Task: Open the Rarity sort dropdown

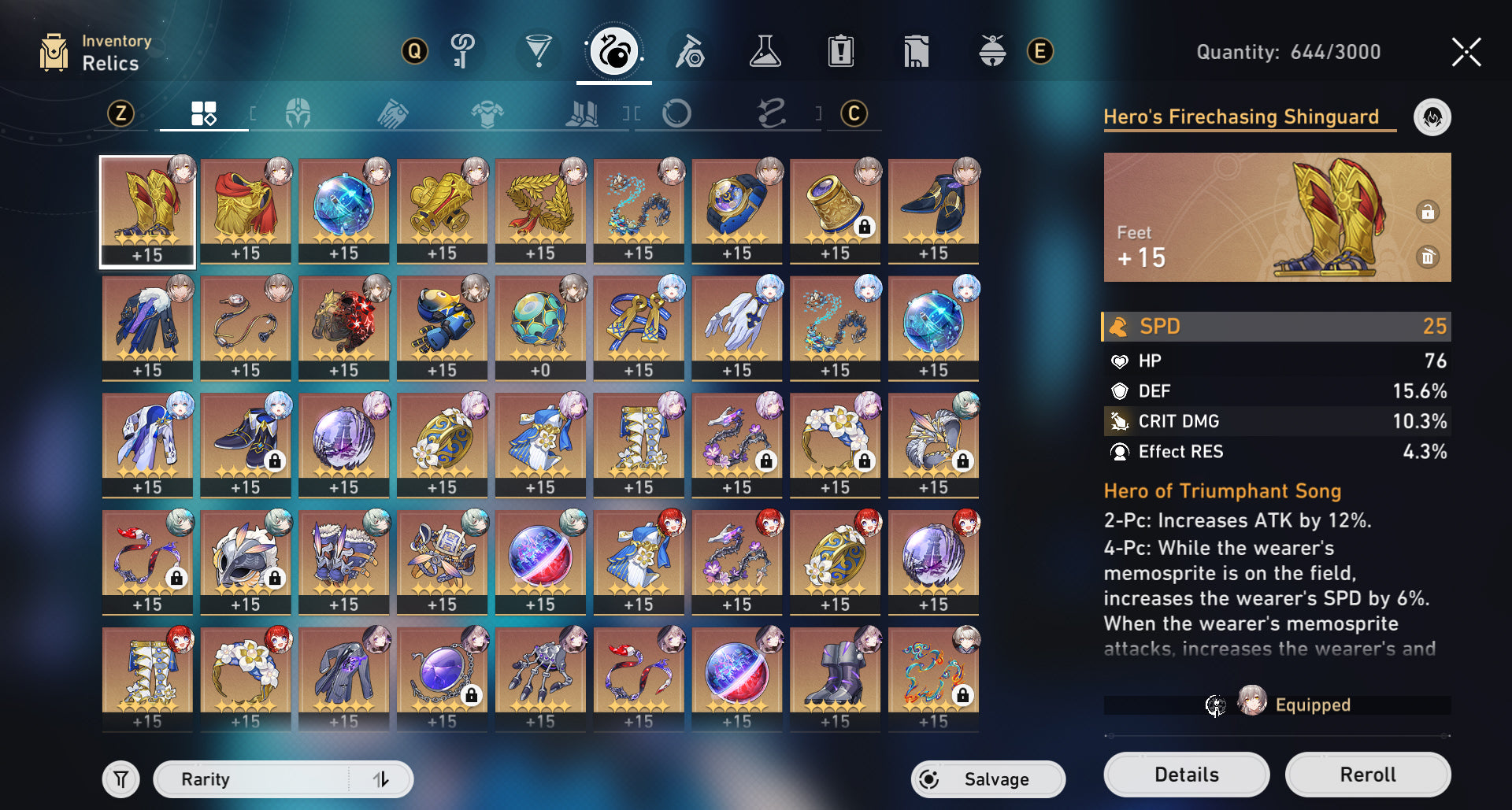Action: pos(252,779)
